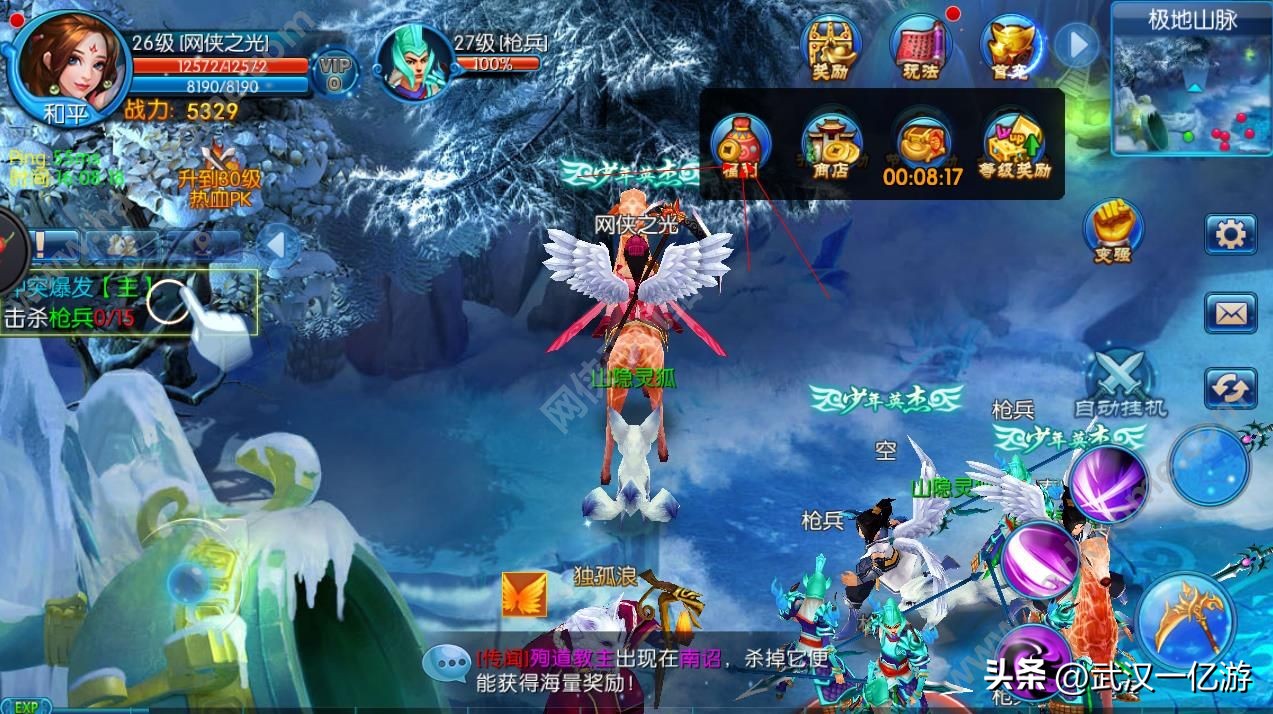The image size is (1273, 714).
Task: Collapse the quest tracker with left arrow
Action: (x=278, y=244)
